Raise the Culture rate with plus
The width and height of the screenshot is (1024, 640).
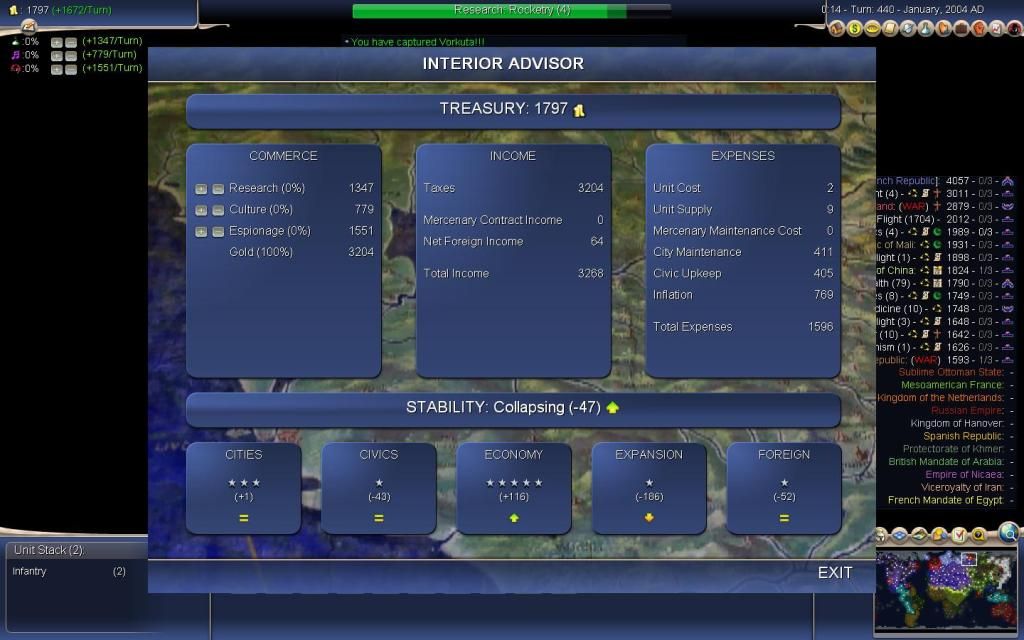click(x=201, y=210)
